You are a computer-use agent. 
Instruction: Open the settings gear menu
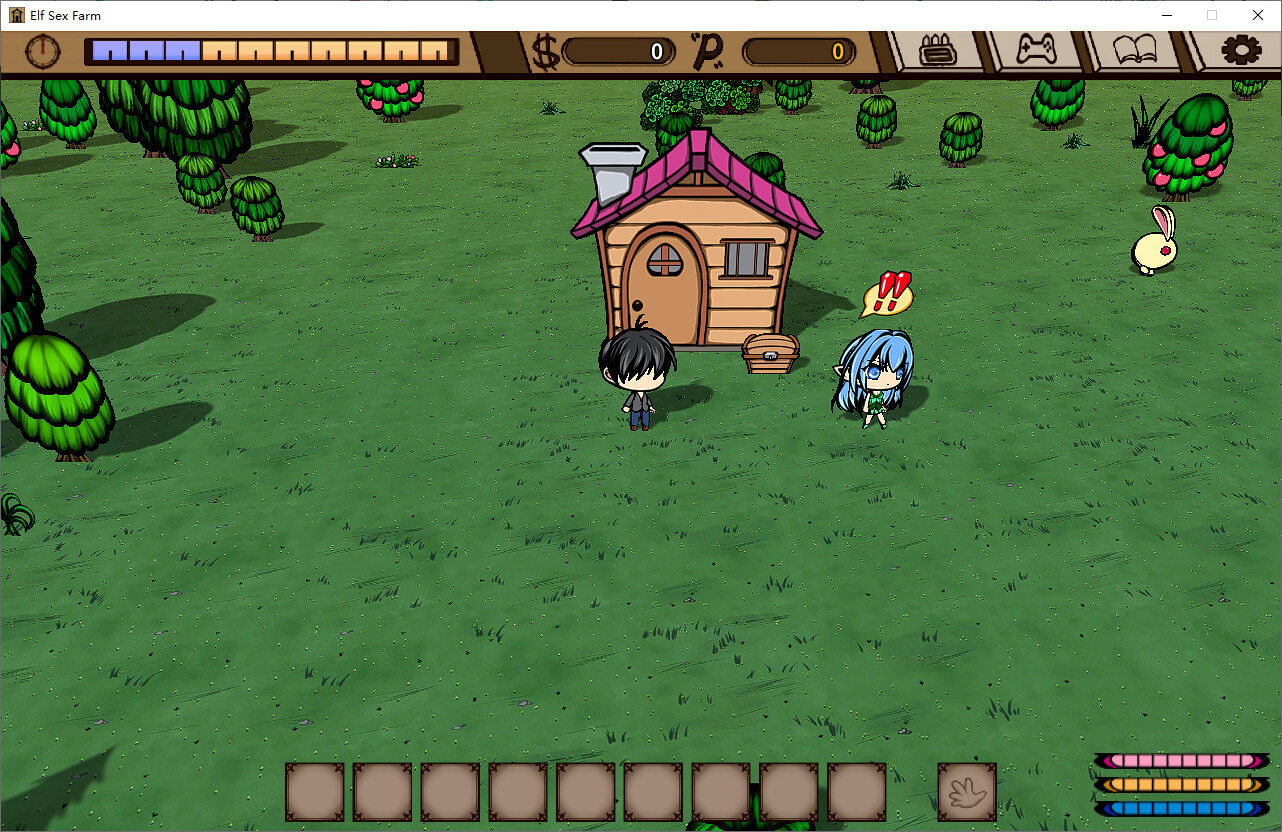1241,50
